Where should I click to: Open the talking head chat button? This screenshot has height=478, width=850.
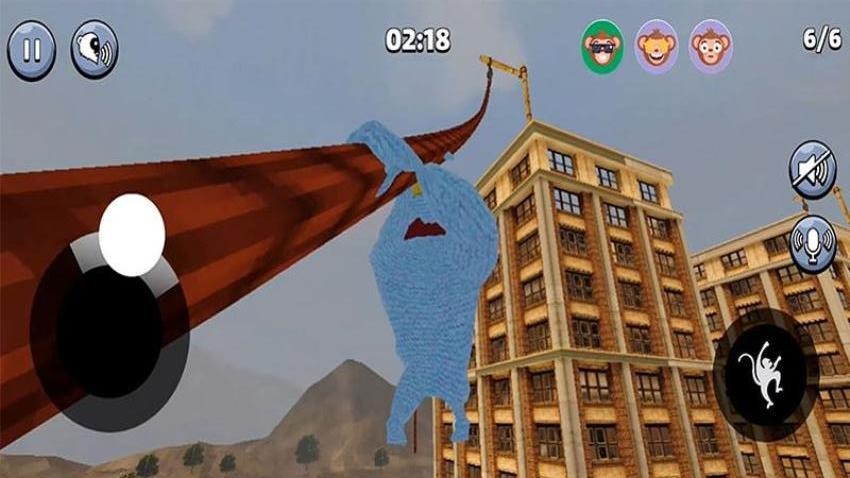coord(94,50)
